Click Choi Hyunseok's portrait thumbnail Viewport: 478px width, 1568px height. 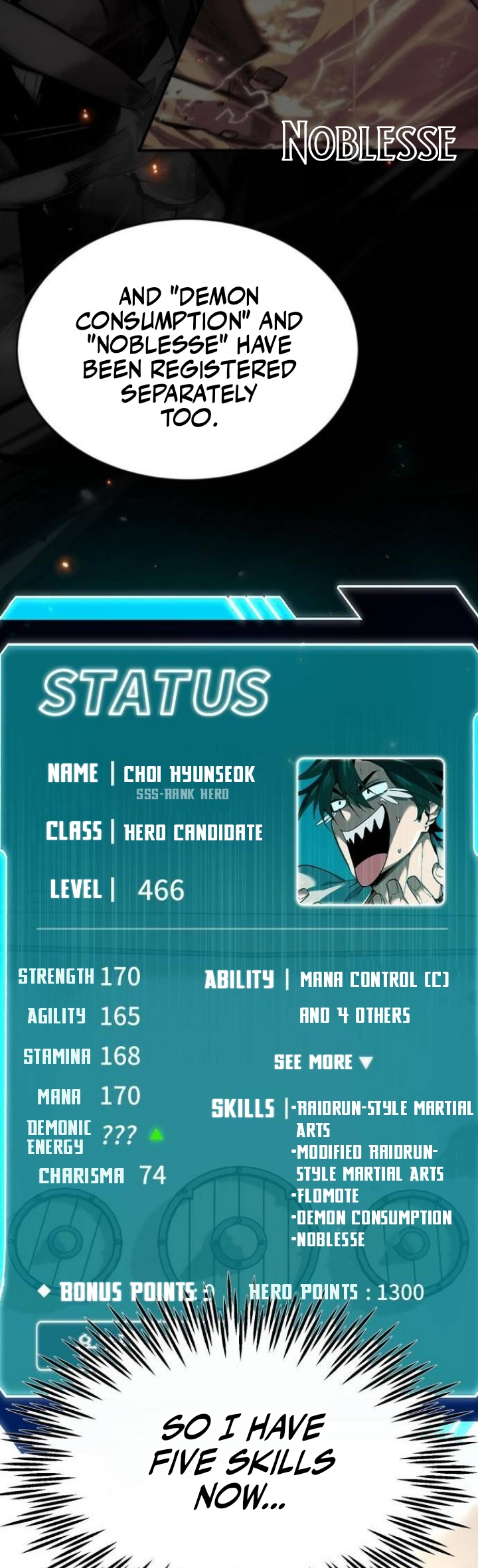tap(370, 831)
